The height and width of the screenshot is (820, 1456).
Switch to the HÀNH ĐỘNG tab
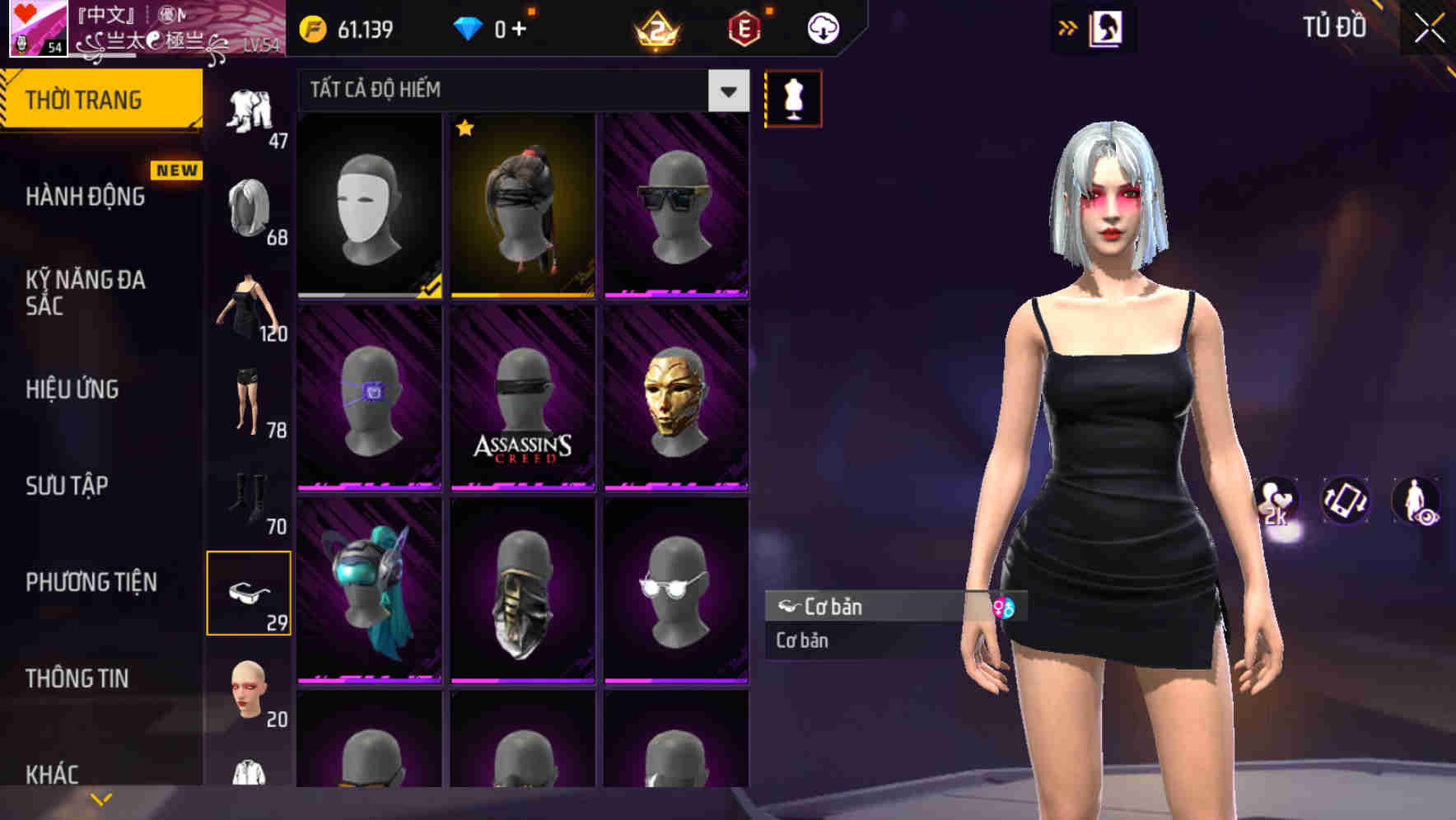click(82, 197)
